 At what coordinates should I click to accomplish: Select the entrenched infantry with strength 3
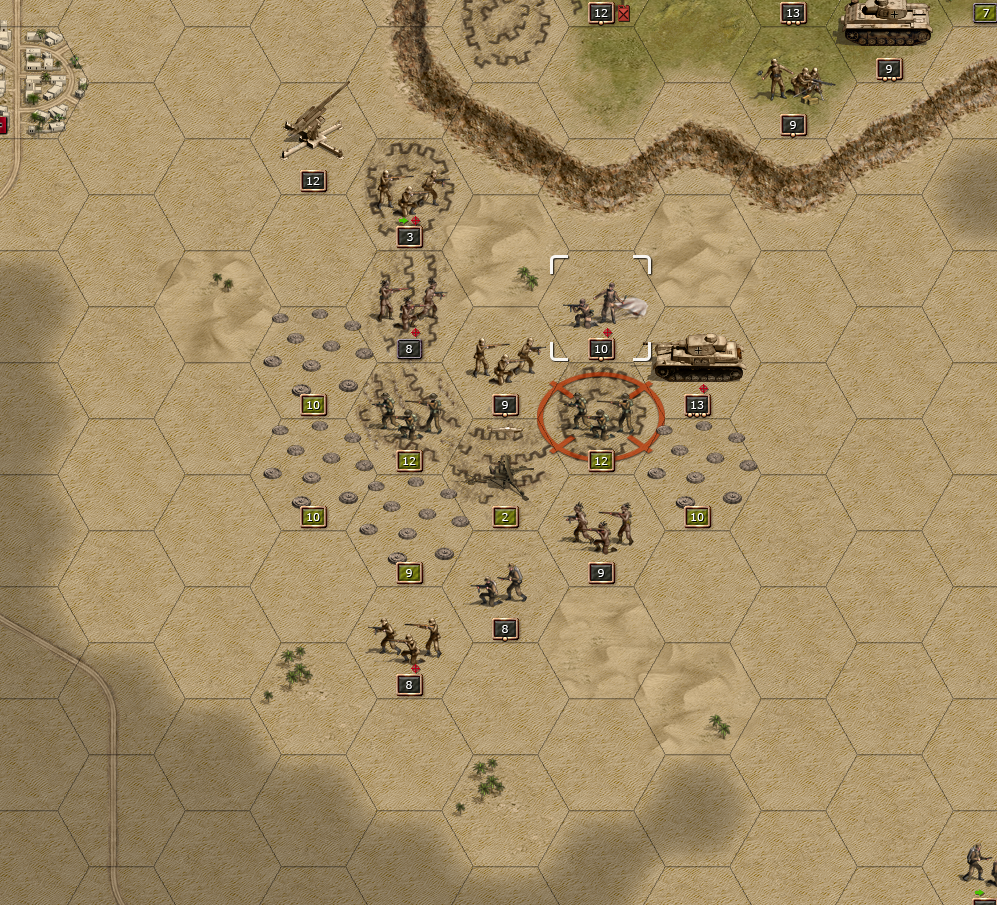[408, 193]
